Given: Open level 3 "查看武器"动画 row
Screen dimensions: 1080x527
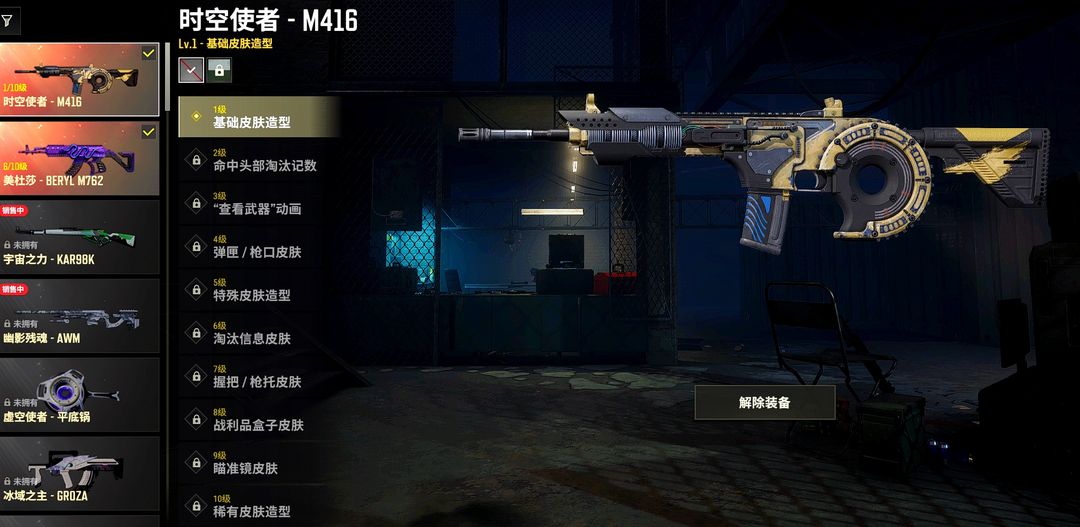Looking at the screenshot, I should [x=259, y=203].
